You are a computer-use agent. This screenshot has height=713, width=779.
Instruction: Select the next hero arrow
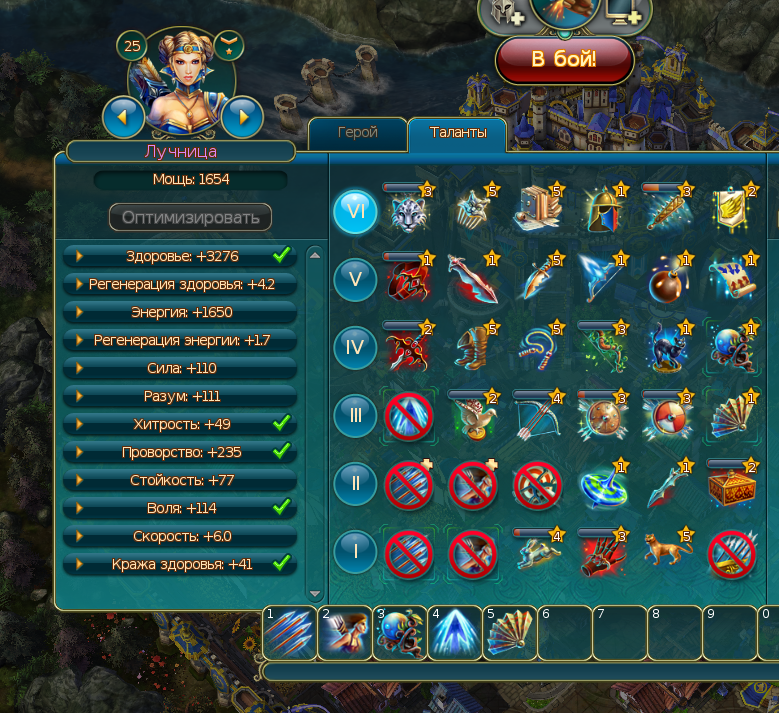coord(242,117)
